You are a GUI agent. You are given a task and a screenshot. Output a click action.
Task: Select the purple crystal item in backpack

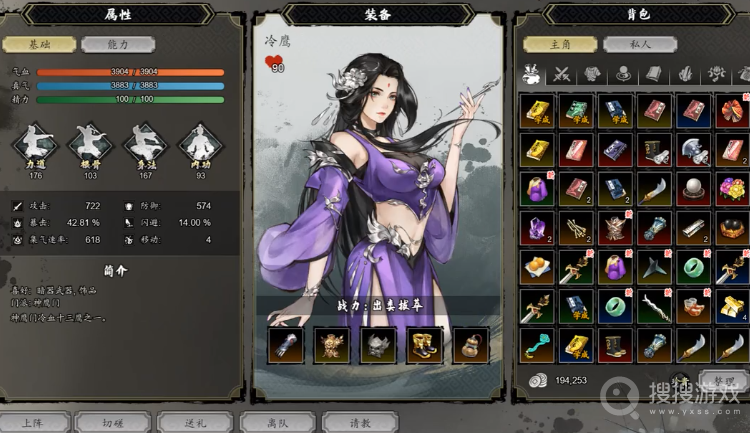[x=537, y=227]
